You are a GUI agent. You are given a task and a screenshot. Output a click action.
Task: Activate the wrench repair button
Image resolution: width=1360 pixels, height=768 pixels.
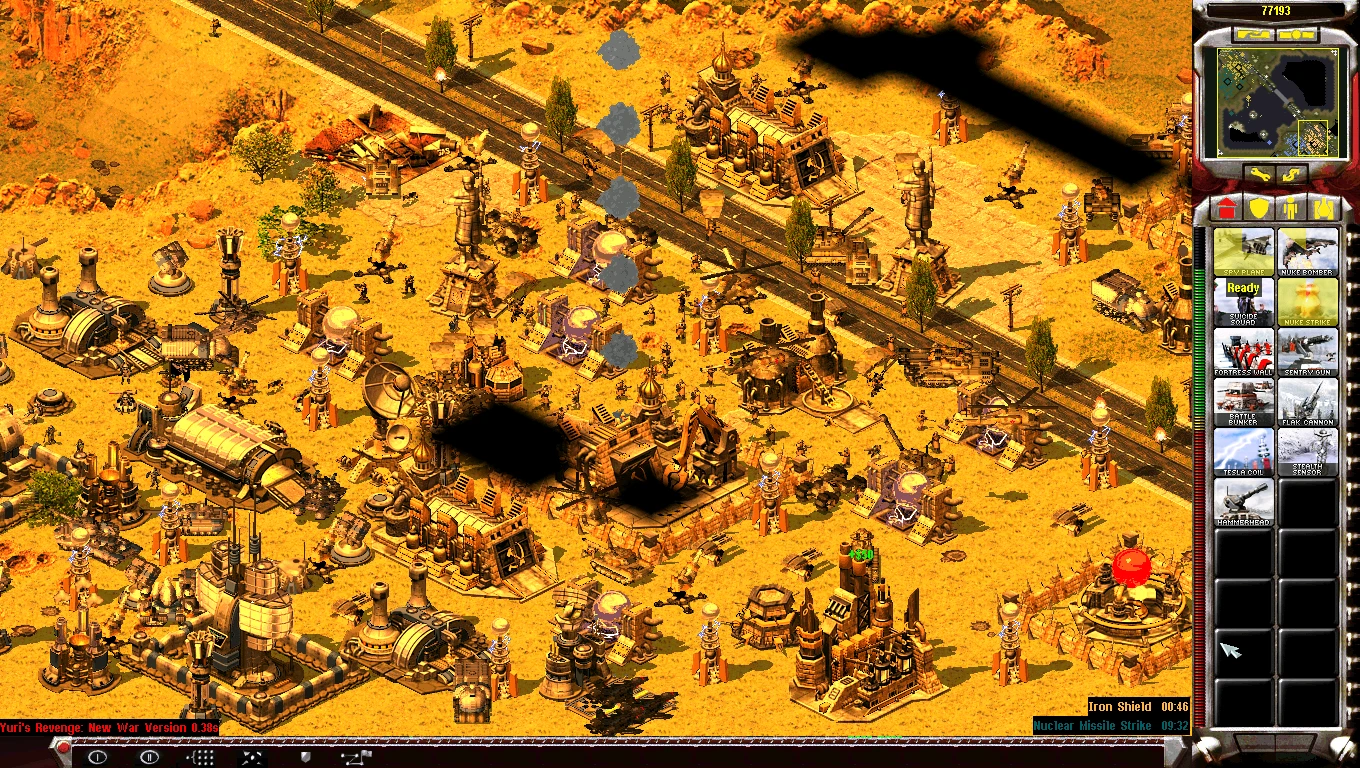tap(1258, 175)
